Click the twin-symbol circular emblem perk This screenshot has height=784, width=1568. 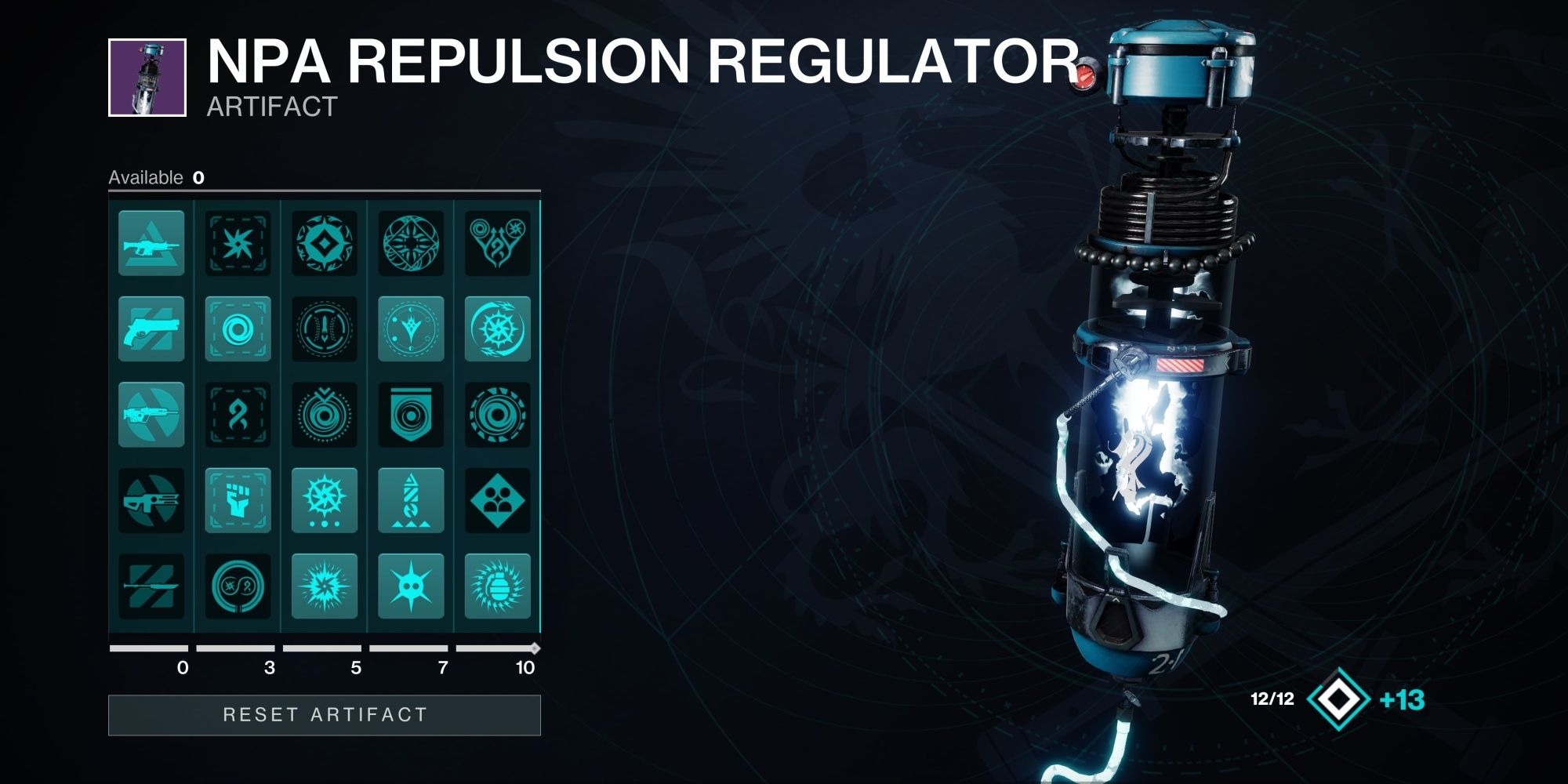pos(238,586)
